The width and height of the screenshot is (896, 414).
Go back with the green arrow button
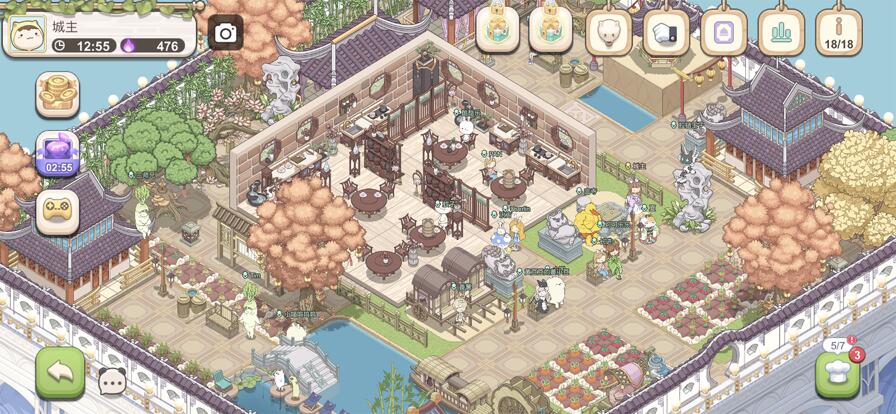coord(60,372)
